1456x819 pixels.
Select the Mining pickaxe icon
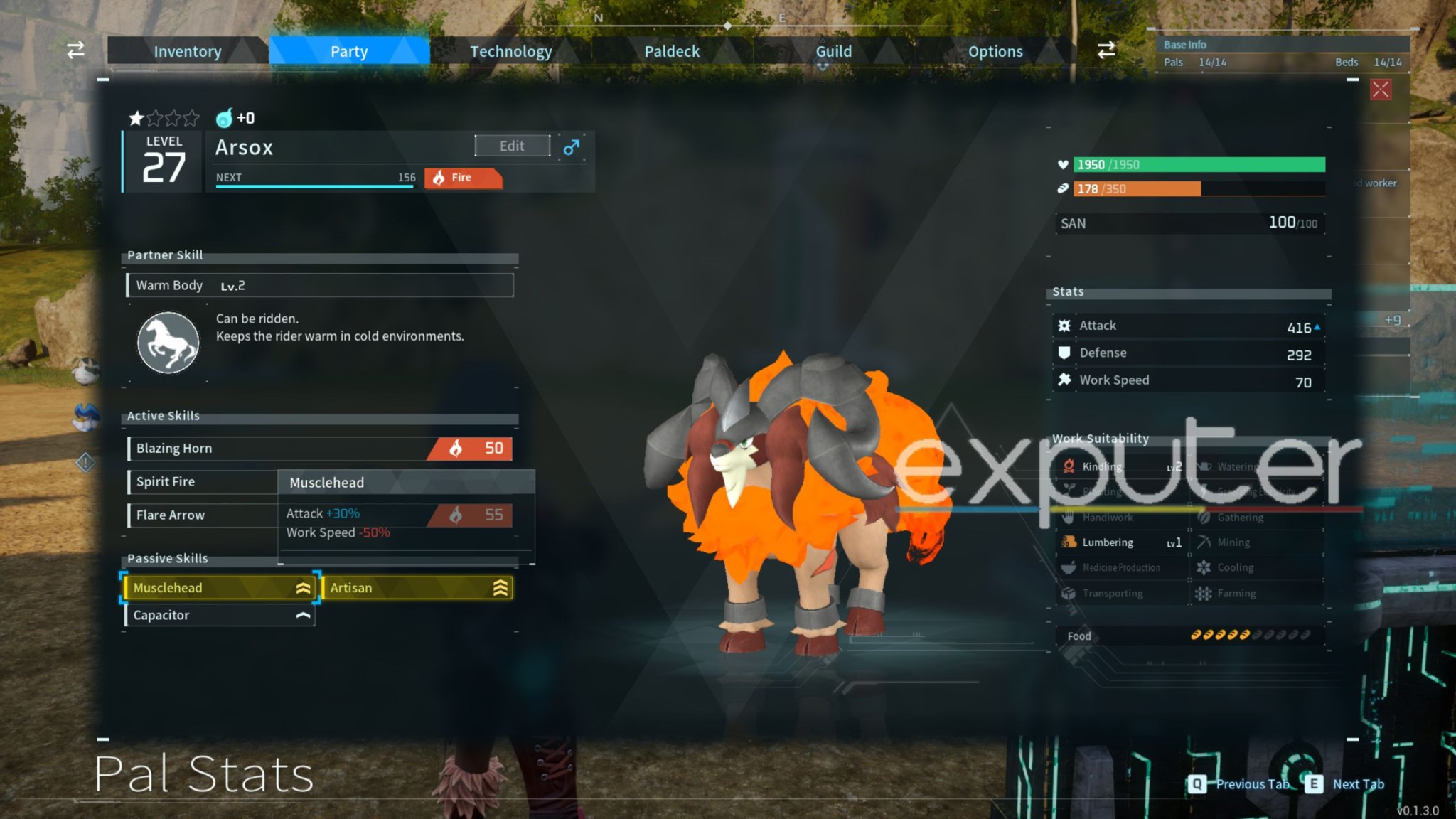[1205, 542]
